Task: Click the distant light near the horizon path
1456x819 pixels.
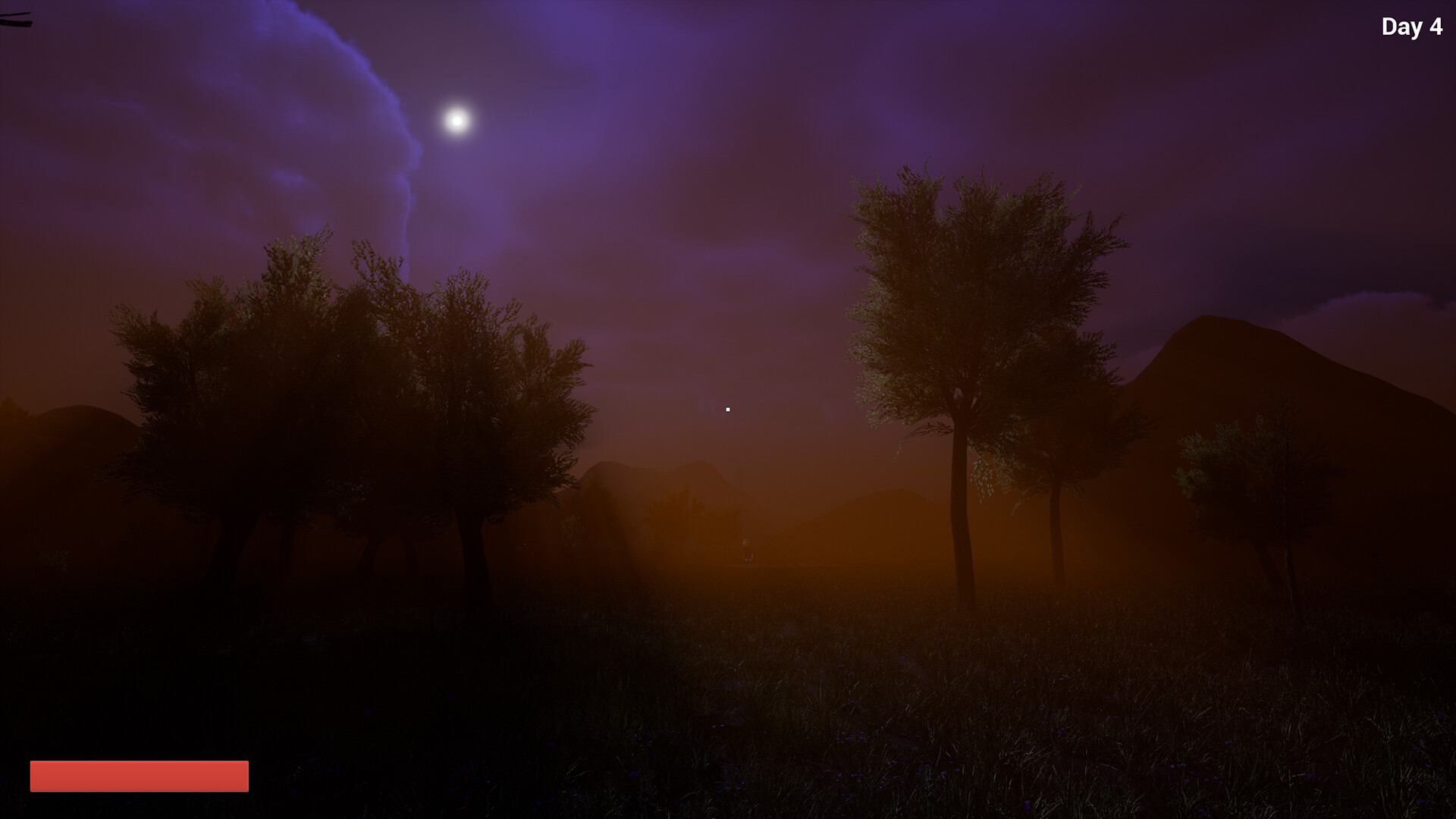Action: click(747, 542)
